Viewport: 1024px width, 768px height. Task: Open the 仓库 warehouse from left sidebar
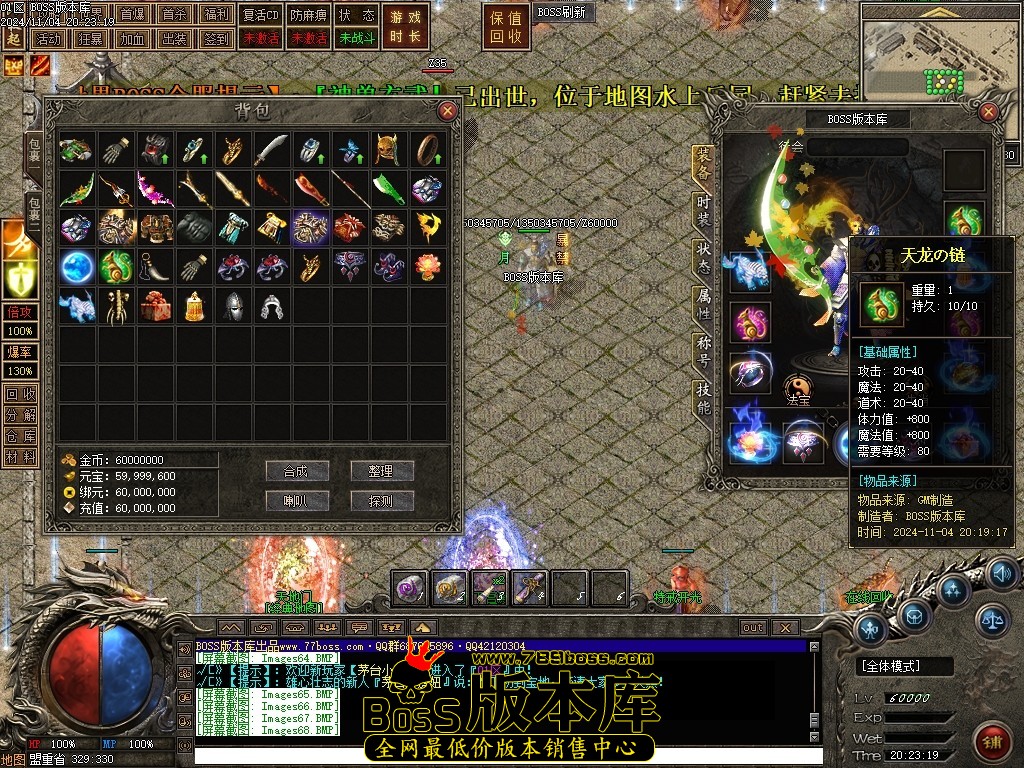[20, 435]
